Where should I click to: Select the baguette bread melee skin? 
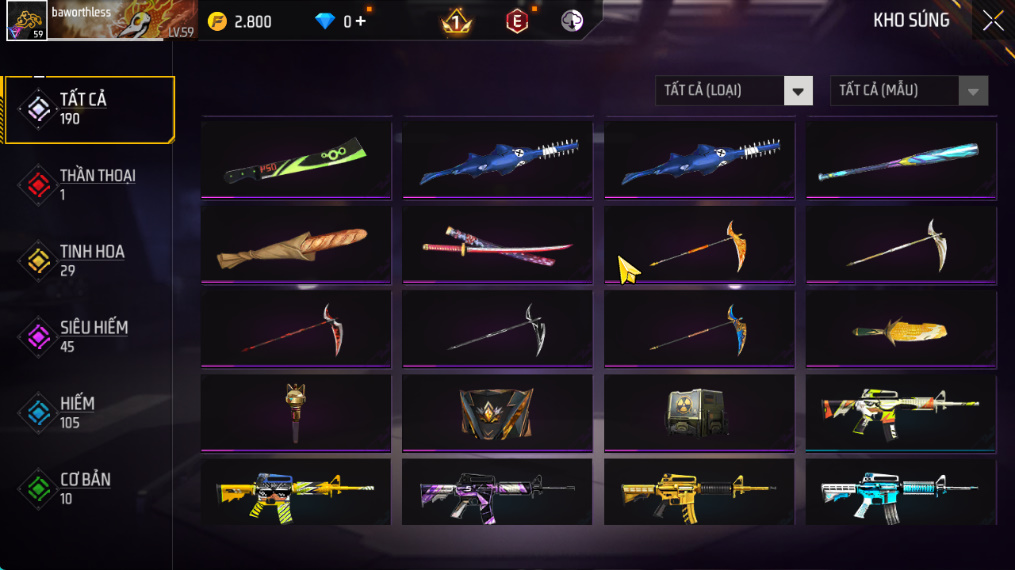297,245
